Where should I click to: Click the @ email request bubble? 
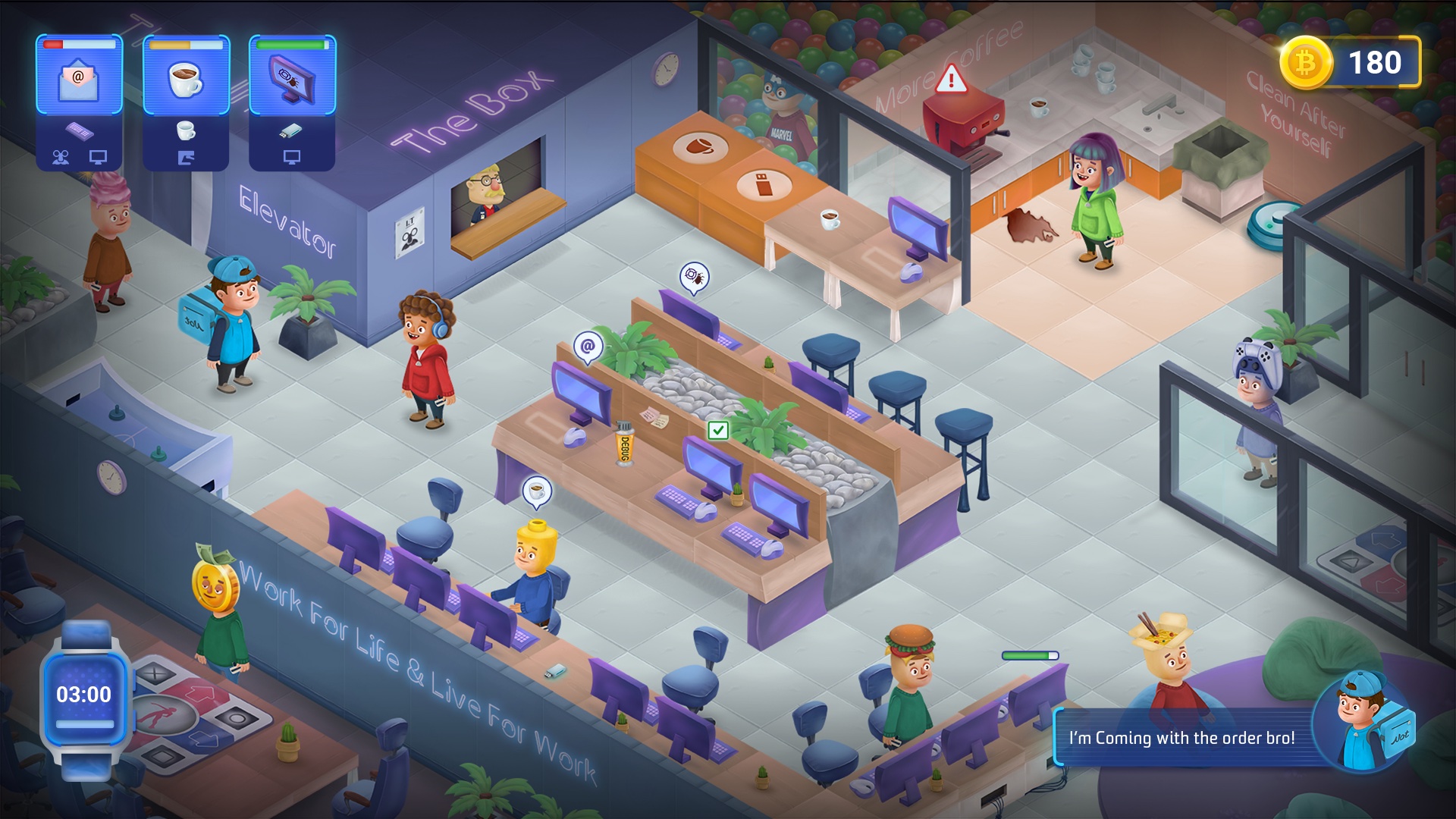(588, 347)
